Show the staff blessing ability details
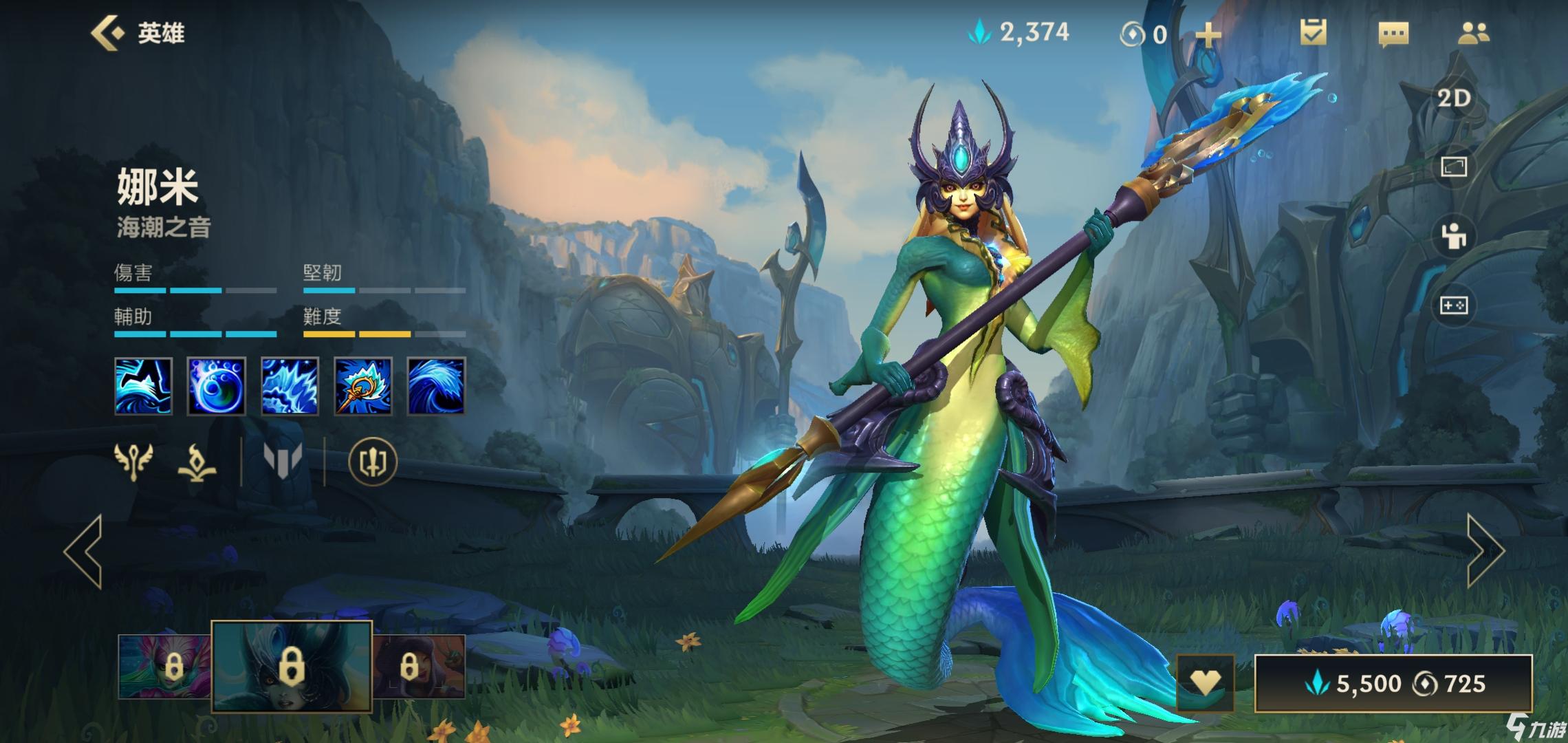This screenshot has height=743, width=1568. 363,386
